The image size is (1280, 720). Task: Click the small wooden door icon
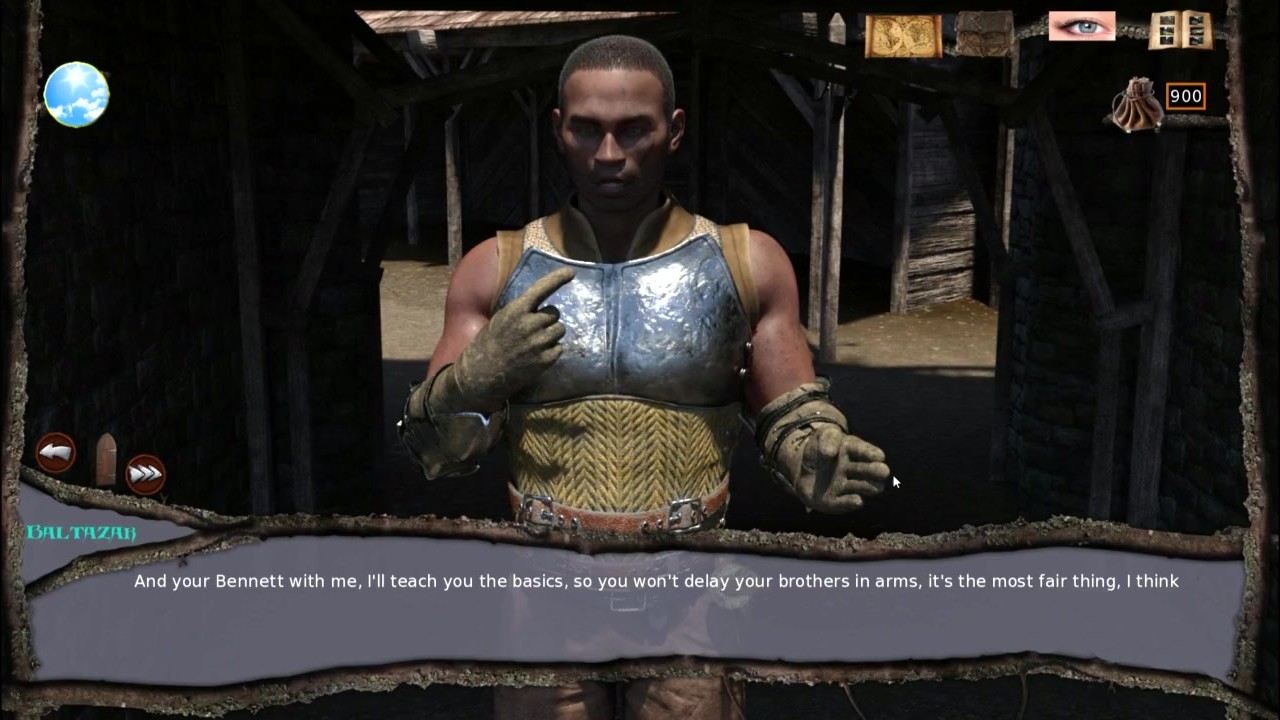tap(106, 459)
